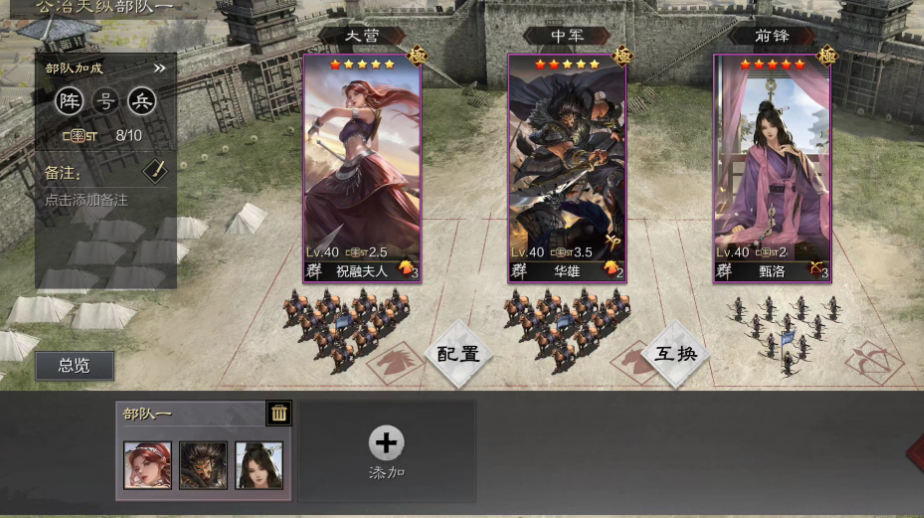This screenshot has height=518, width=924.
Task: Select the 祝融夫人 general card
Action: click(x=362, y=168)
